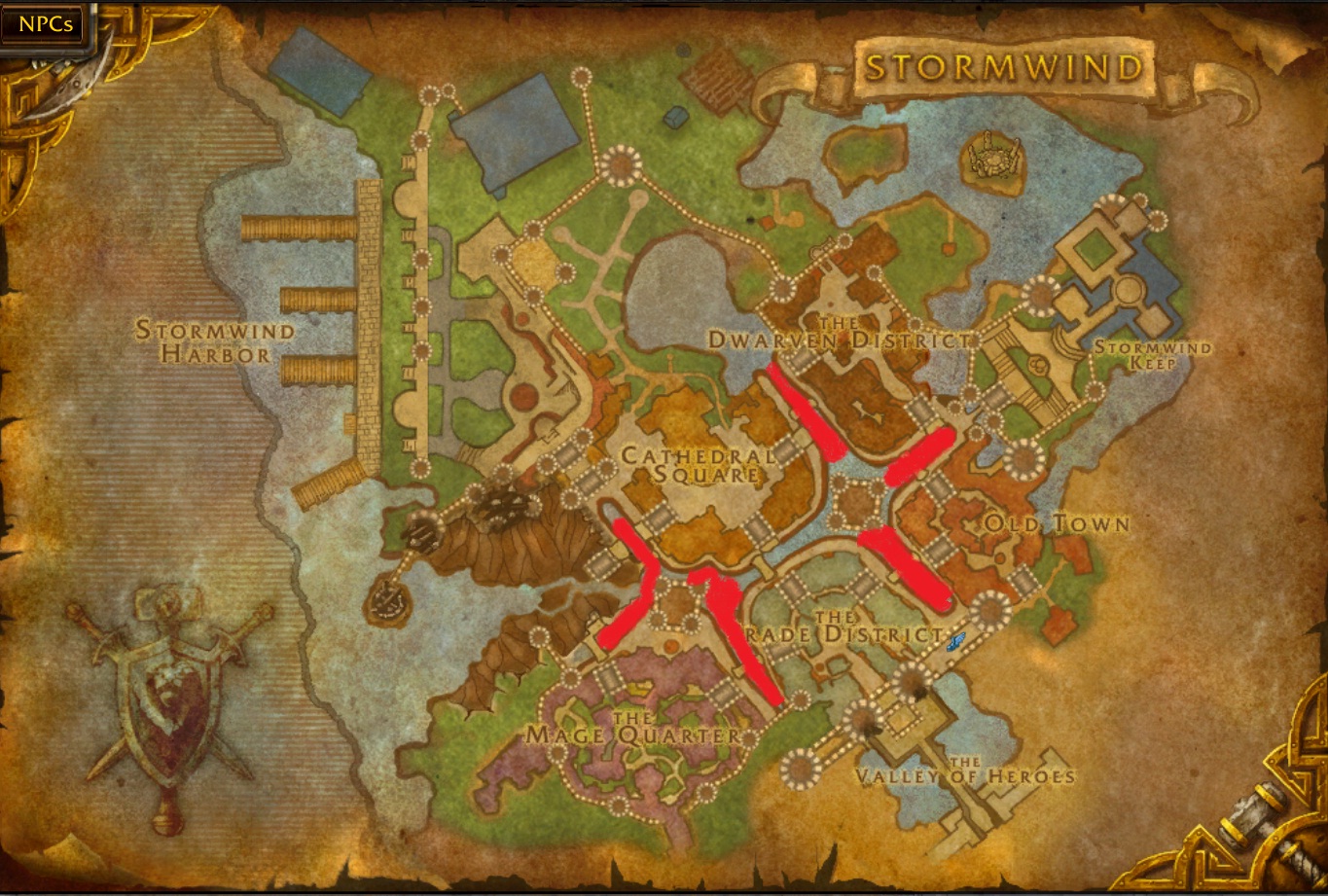Click the Stormwind Harbor label
1328x896 pixels.
tap(216, 342)
